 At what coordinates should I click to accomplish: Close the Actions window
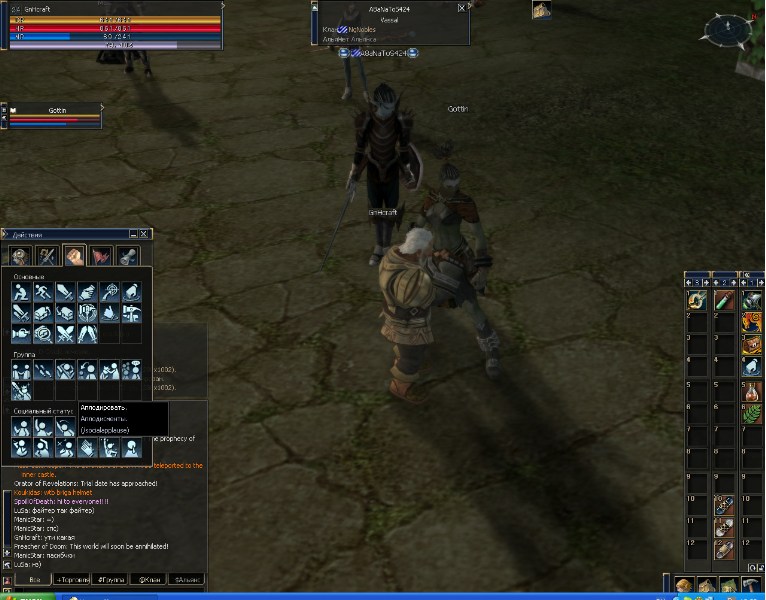[145, 234]
